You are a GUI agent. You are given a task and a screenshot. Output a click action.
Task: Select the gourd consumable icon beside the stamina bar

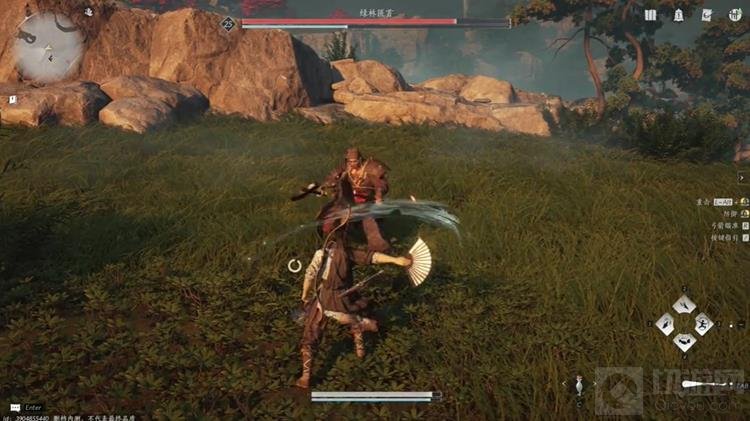(579, 385)
